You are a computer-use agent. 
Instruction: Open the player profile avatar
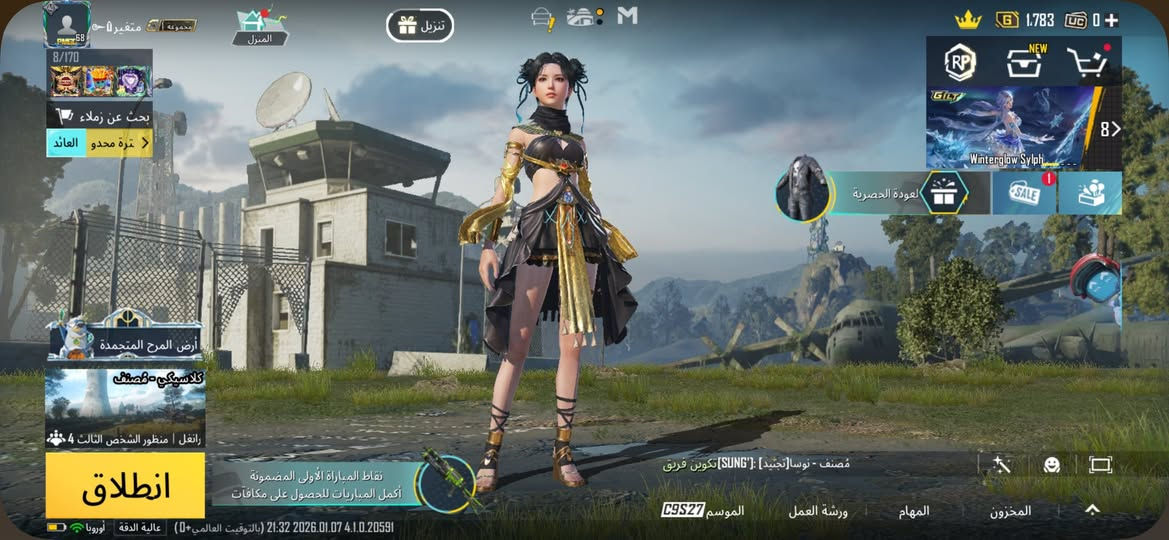(66, 23)
